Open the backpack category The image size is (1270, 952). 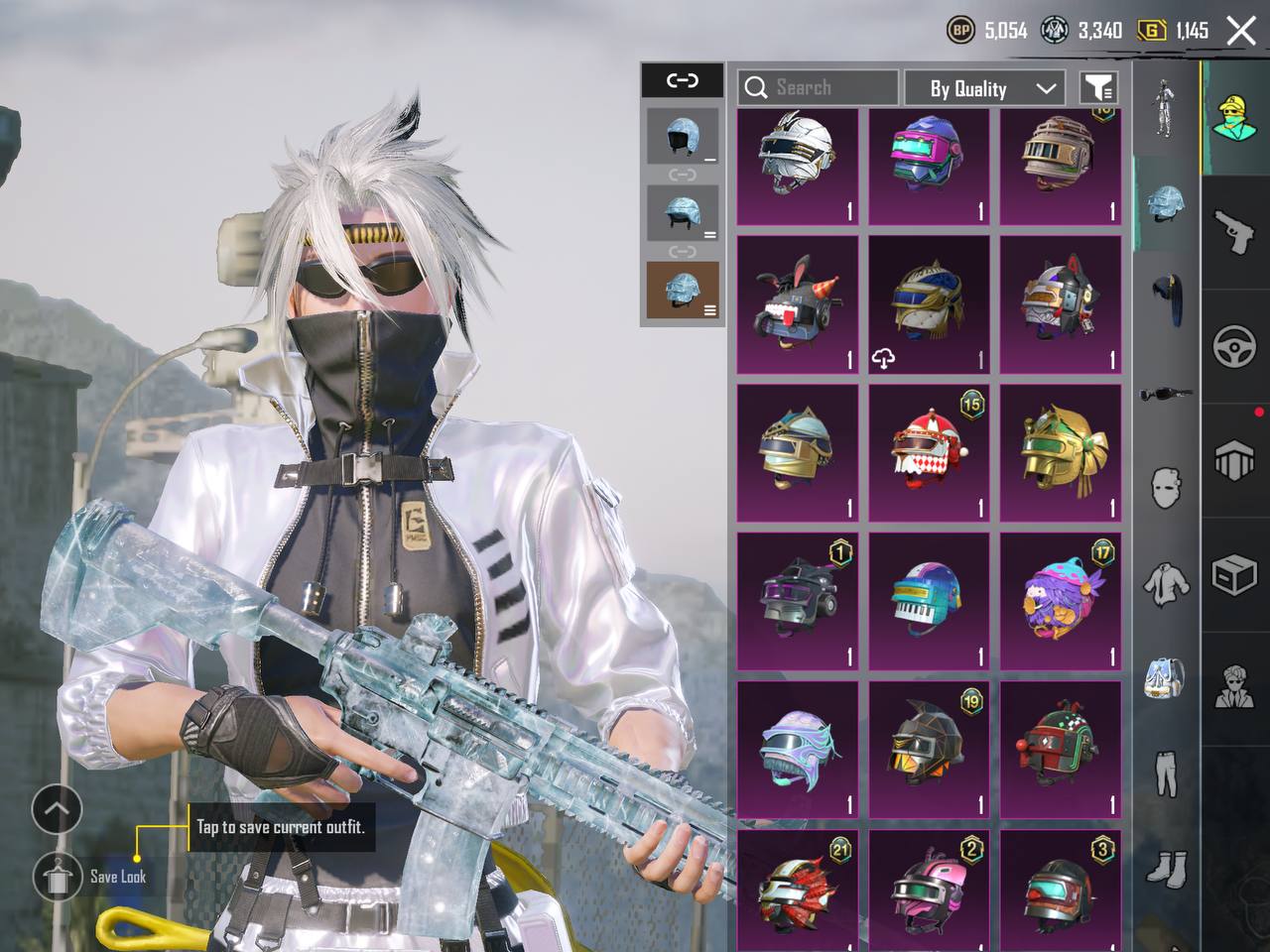(1166, 678)
